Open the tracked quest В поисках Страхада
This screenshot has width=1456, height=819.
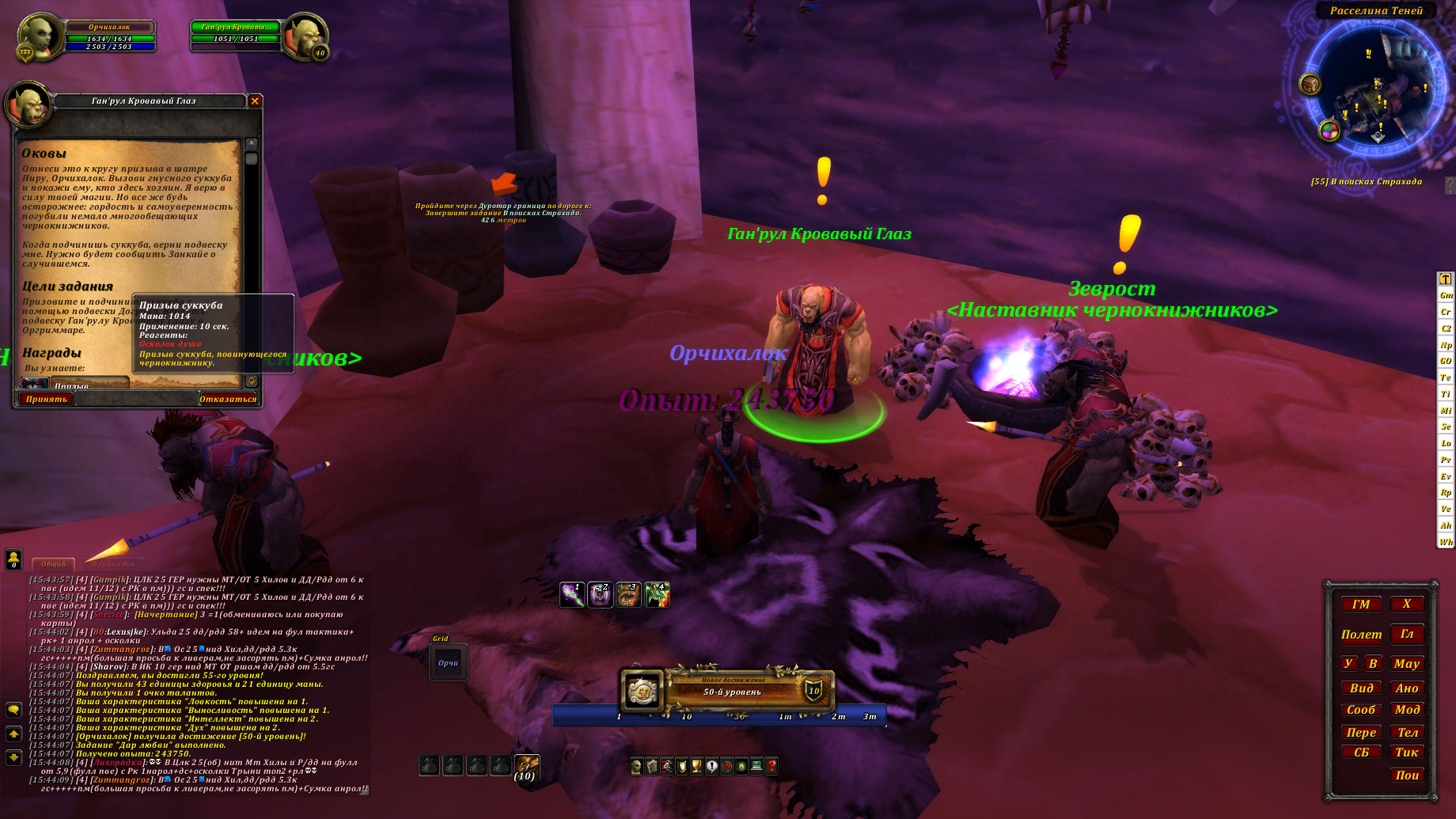click(x=1366, y=182)
